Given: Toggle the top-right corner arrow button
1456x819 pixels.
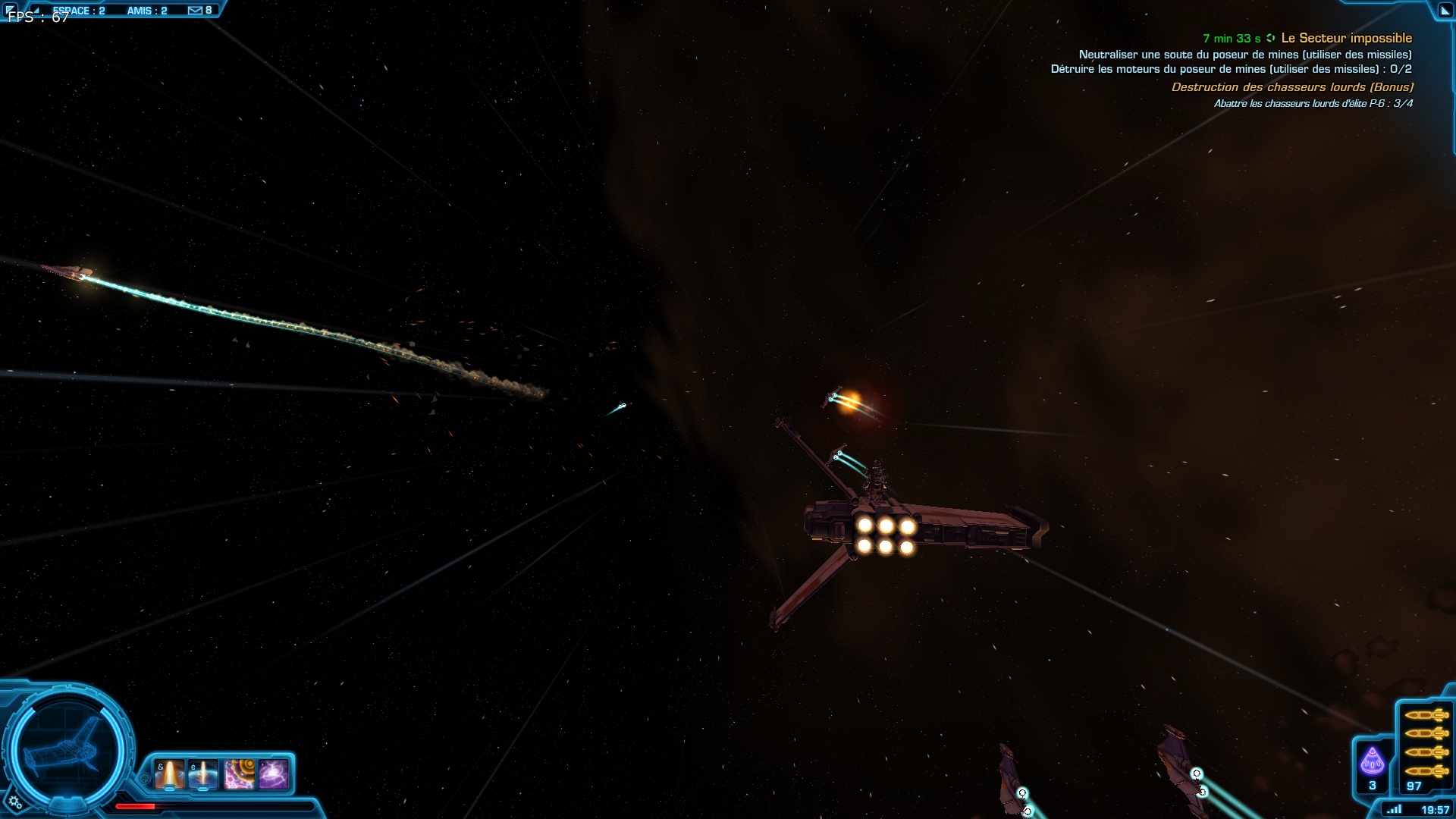Looking at the screenshot, I should (x=1445, y=11).
